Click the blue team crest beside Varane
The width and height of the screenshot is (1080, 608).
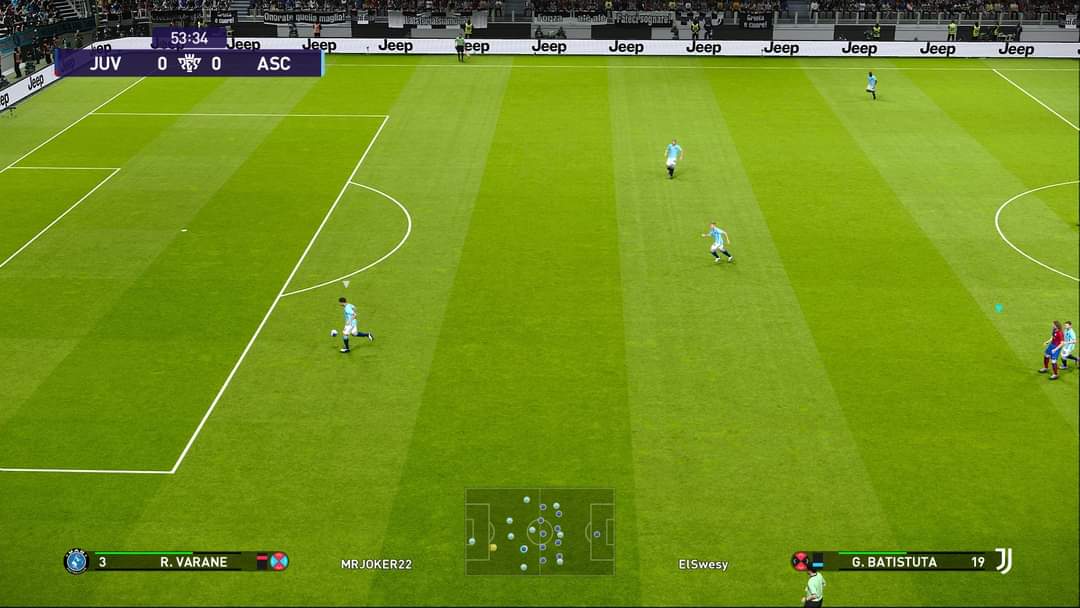76,561
